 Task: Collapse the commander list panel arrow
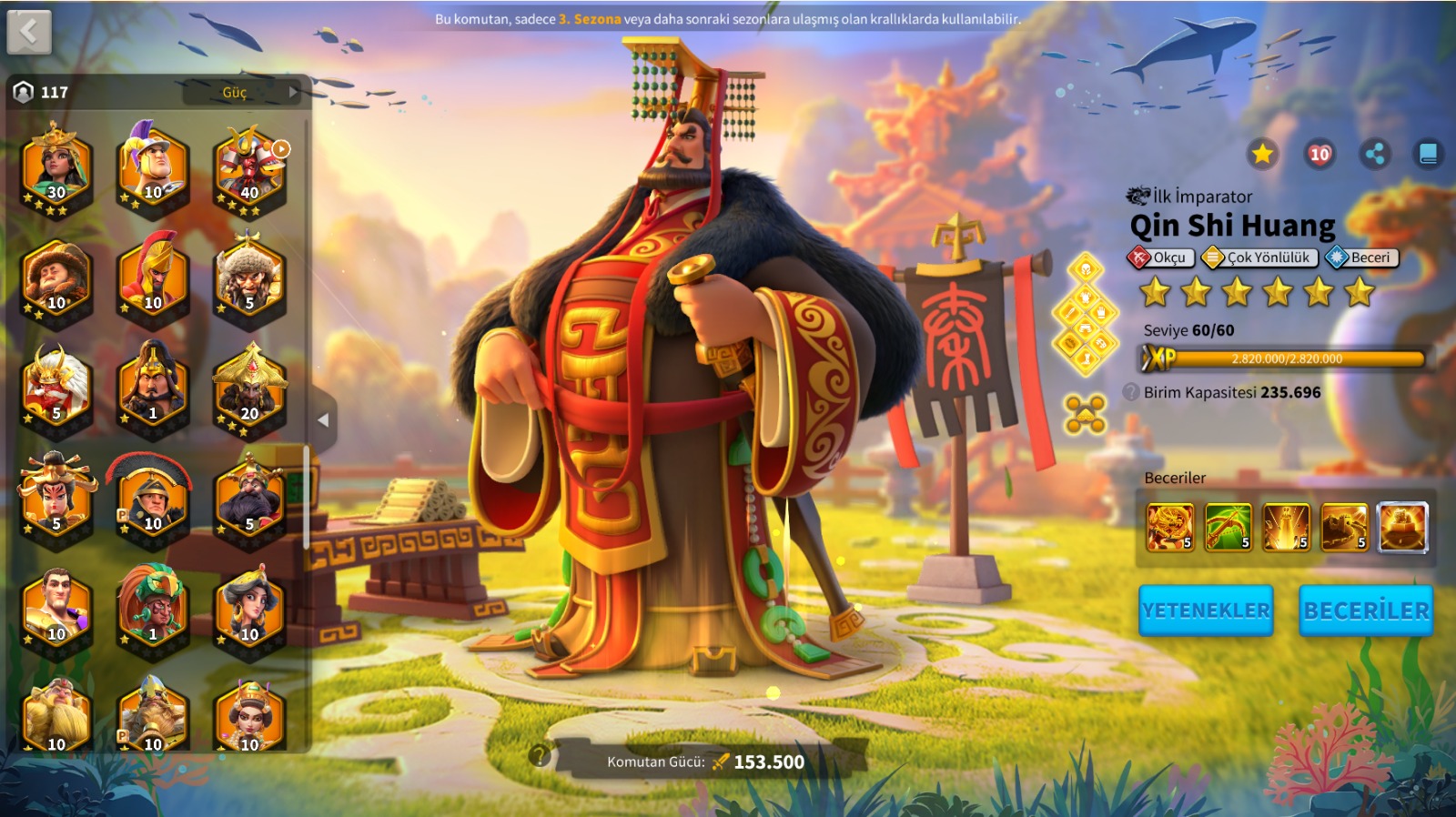click(x=323, y=420)
